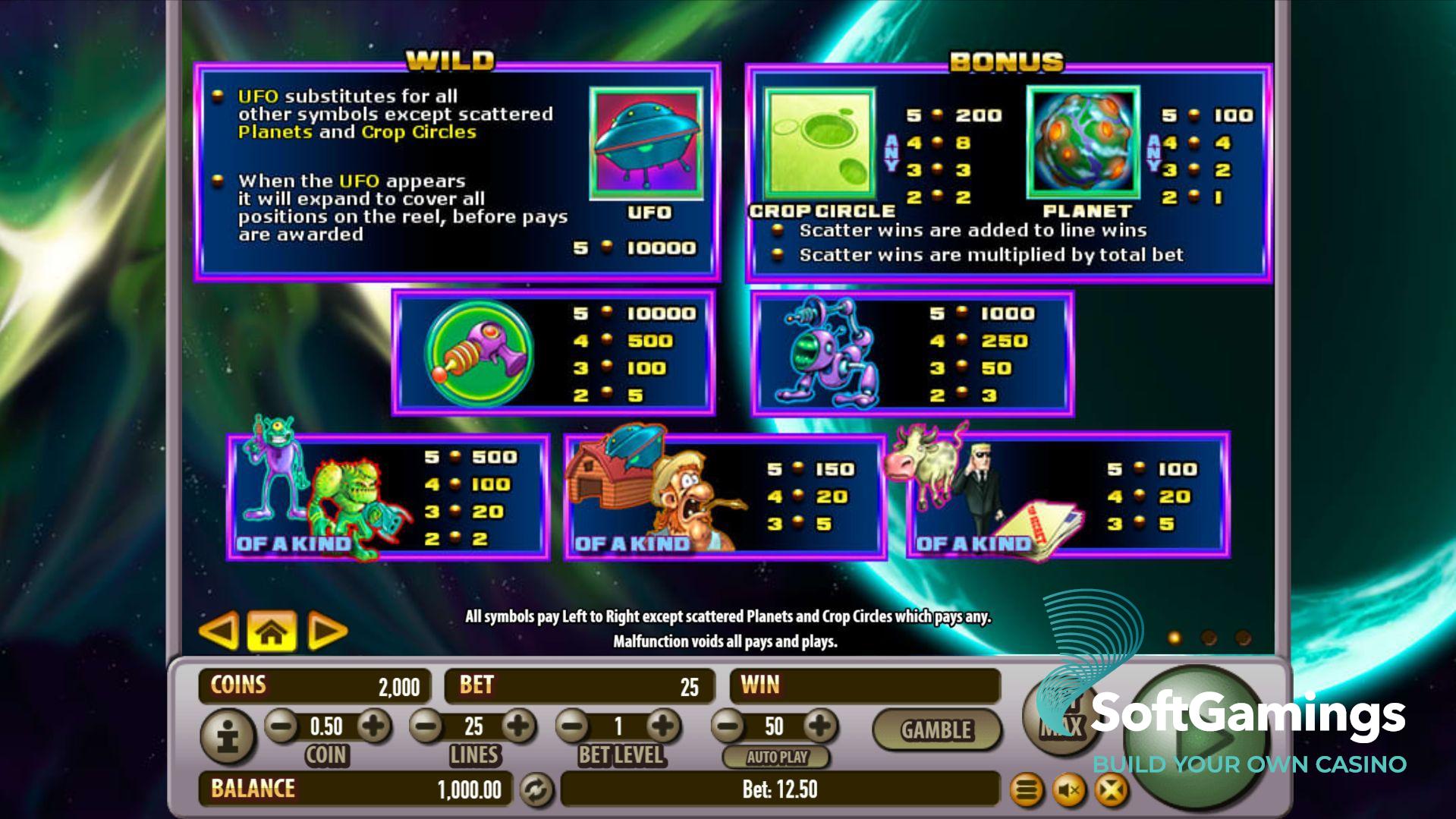Toggle the sound speaker icon
This screenshot has height=819, width=1456.
pos(1070,791)
